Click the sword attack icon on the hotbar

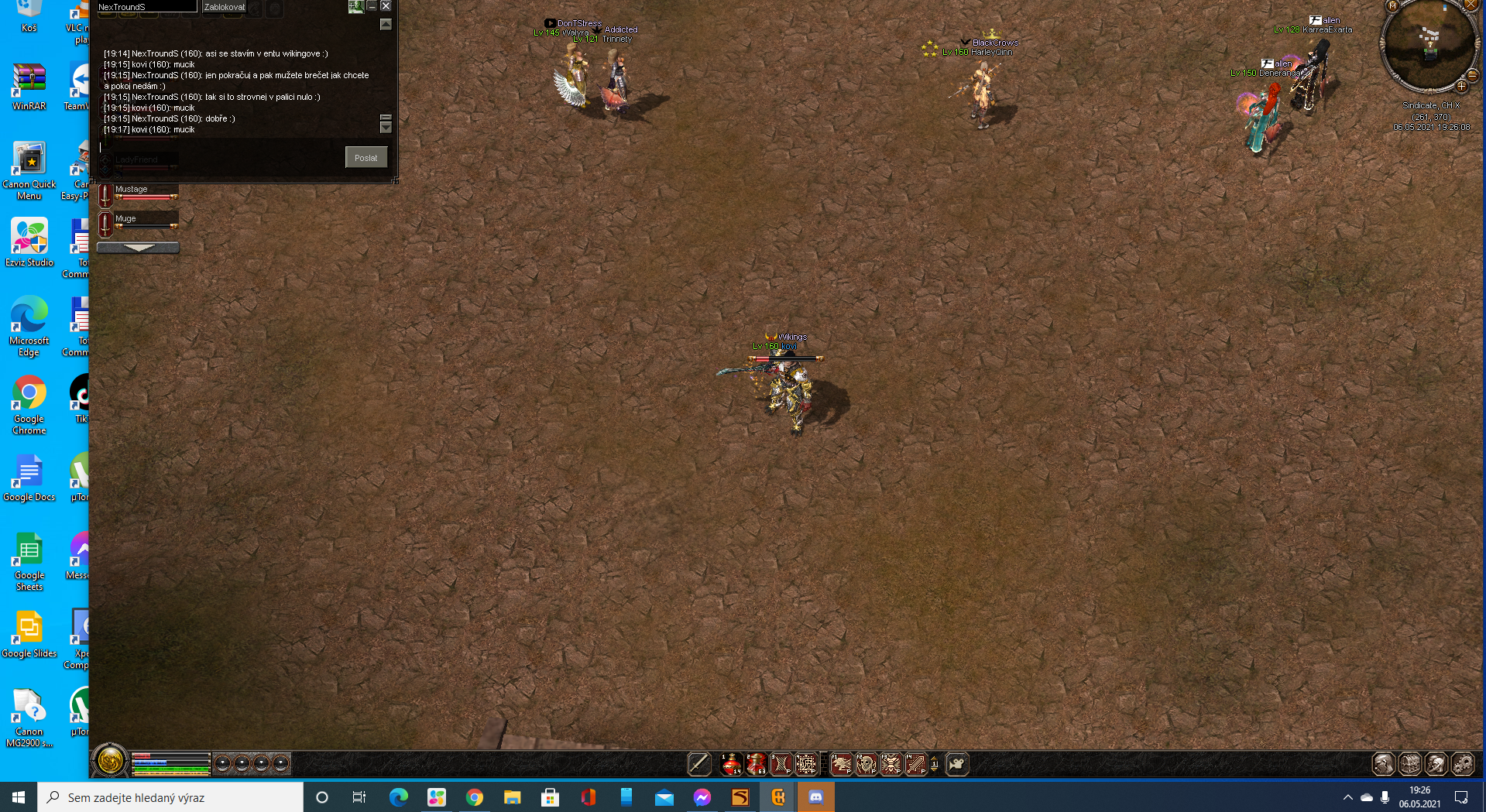pyautogui.click(x=699, y=764)
